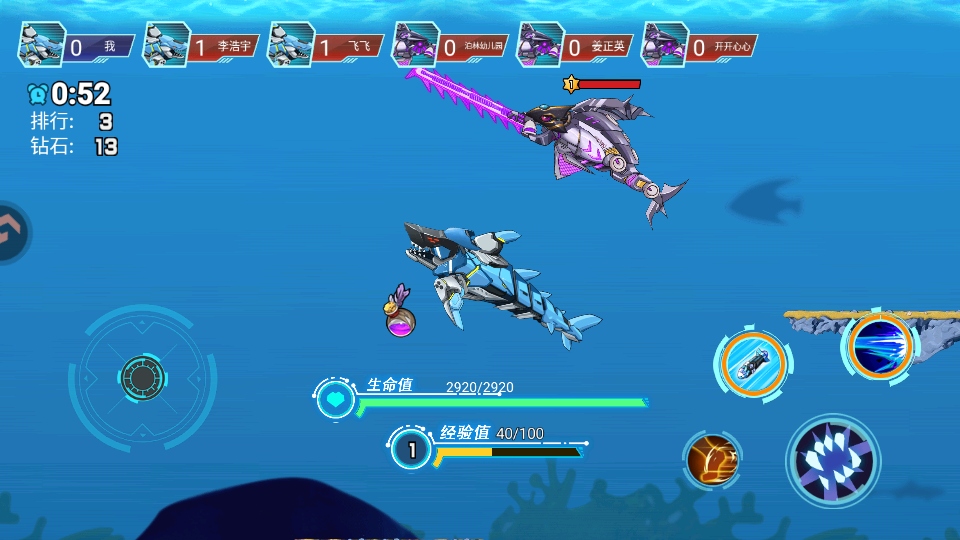Image resolution: width=960 pixels, height=540 pixels.
Task: Activate the orange fist power skill
Action: tap(713, 461)
